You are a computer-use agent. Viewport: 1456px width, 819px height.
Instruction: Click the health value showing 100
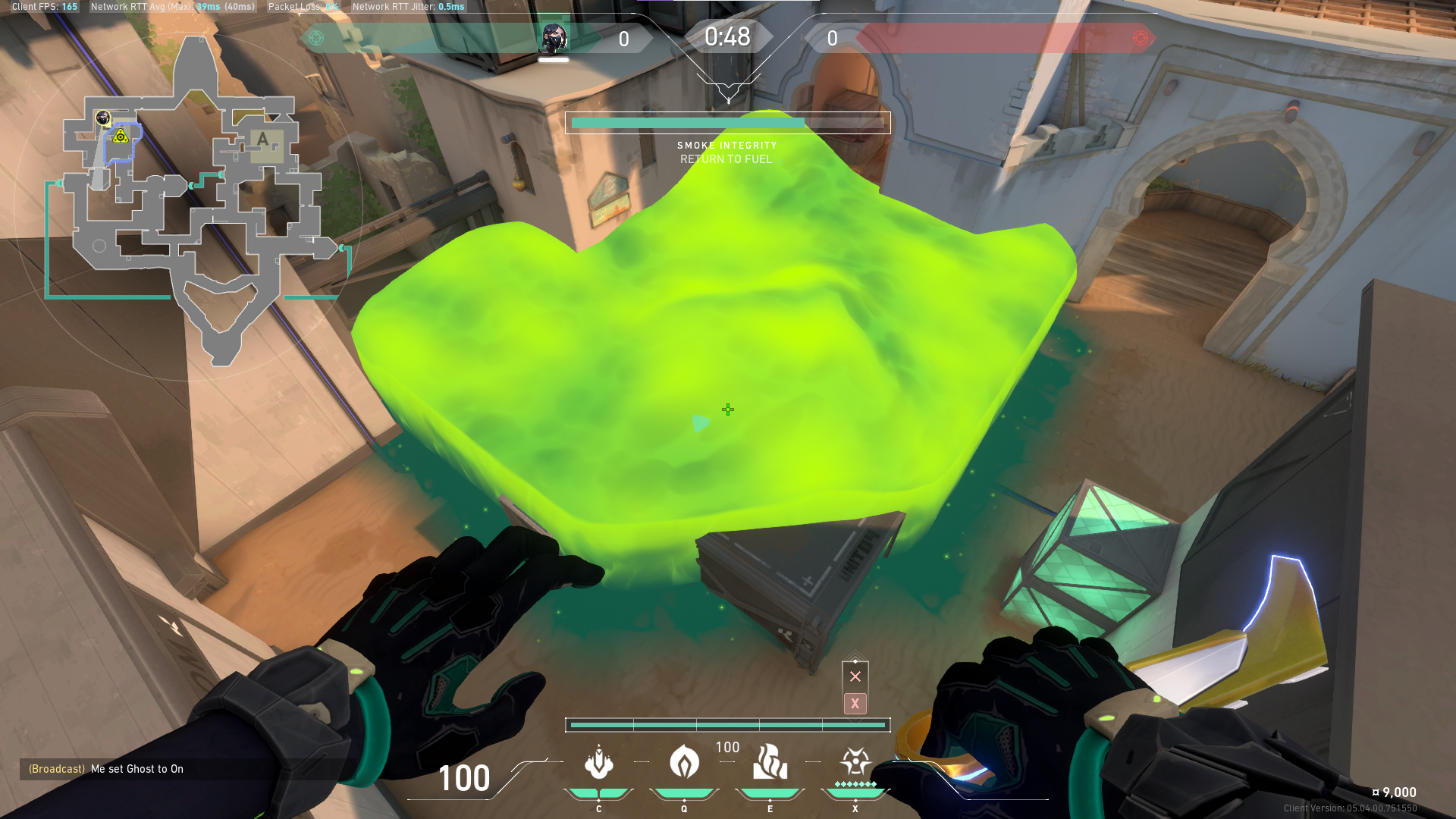[464, 779]
